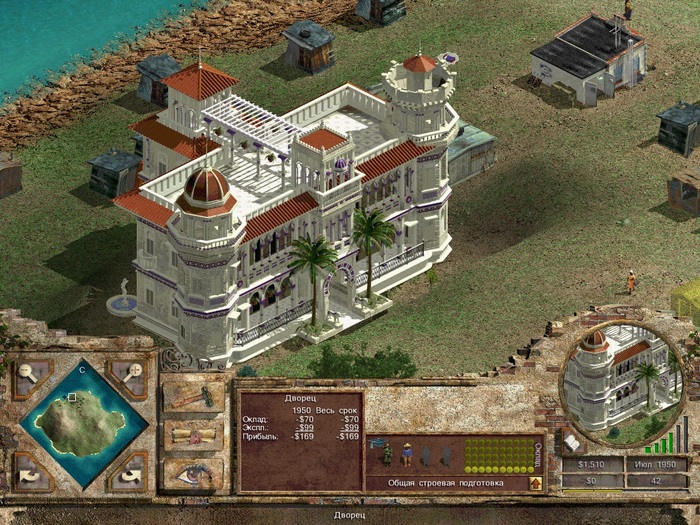Rotate the view with the bottom-left arrow button
Screen dimensions: 700x525
[x=28, y=469]
